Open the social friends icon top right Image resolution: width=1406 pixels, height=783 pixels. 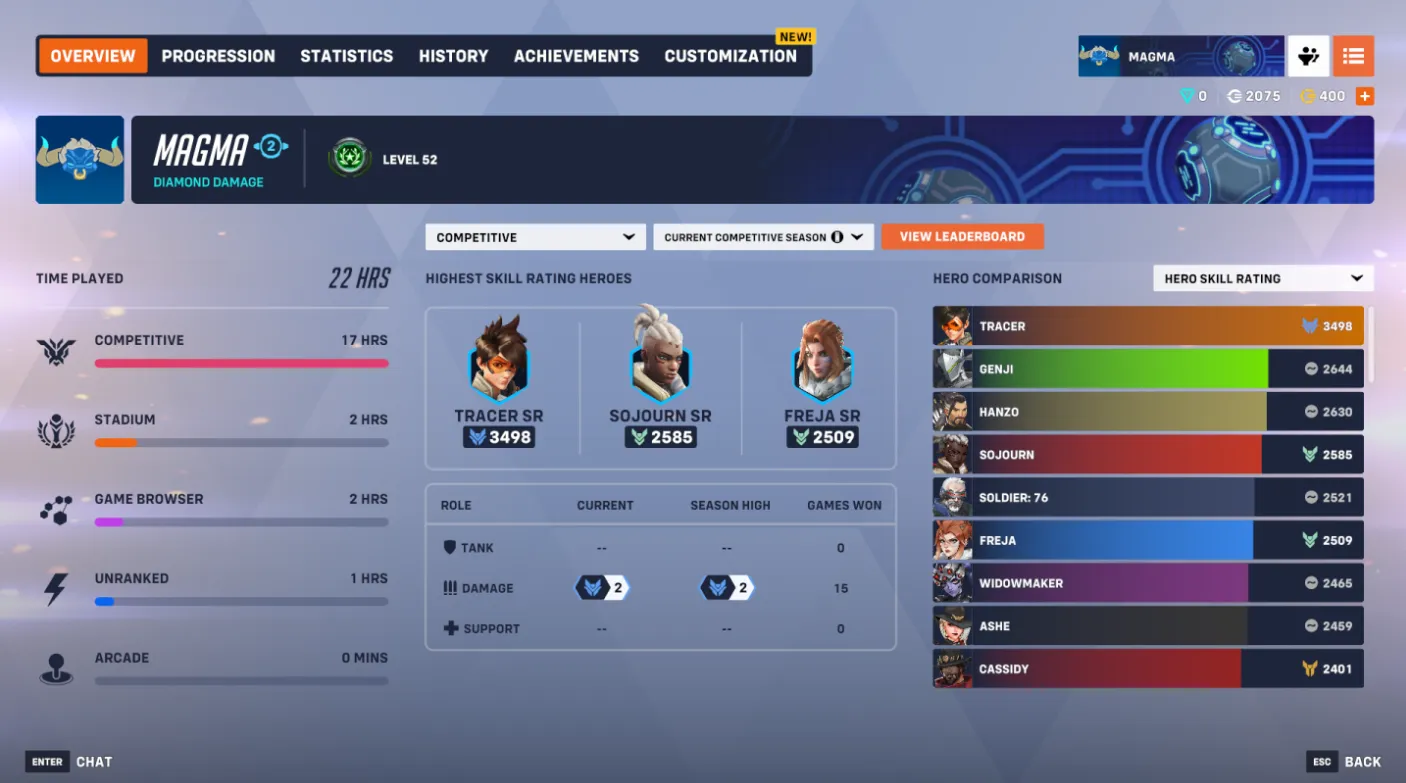pos(1308,56)
